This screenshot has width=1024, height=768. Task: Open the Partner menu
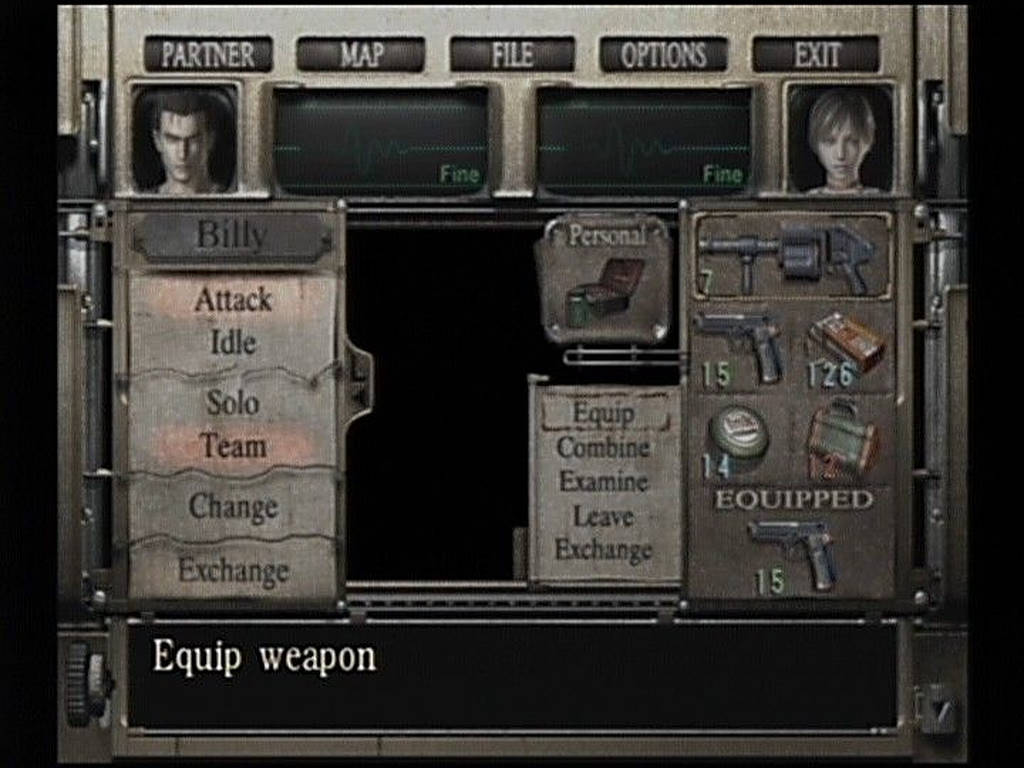coord(208,54)
